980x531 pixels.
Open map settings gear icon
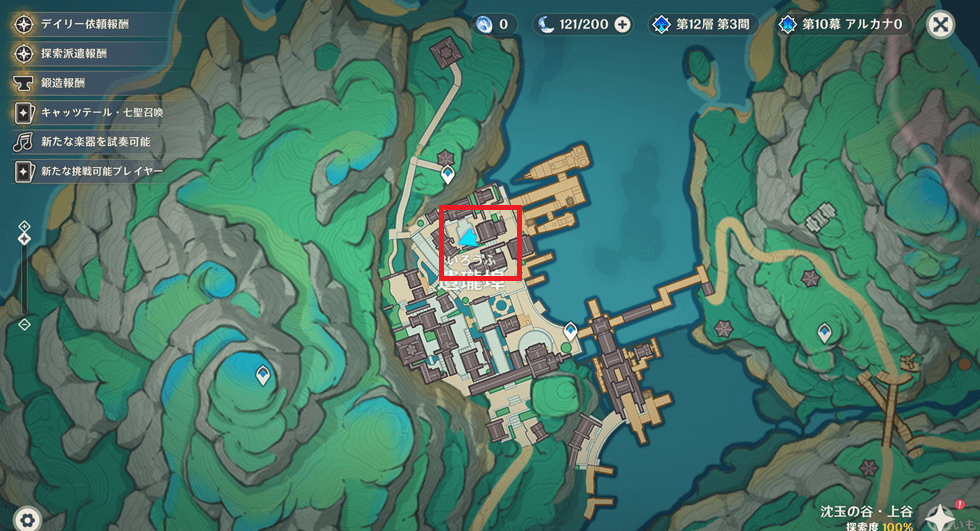(26, 518)
